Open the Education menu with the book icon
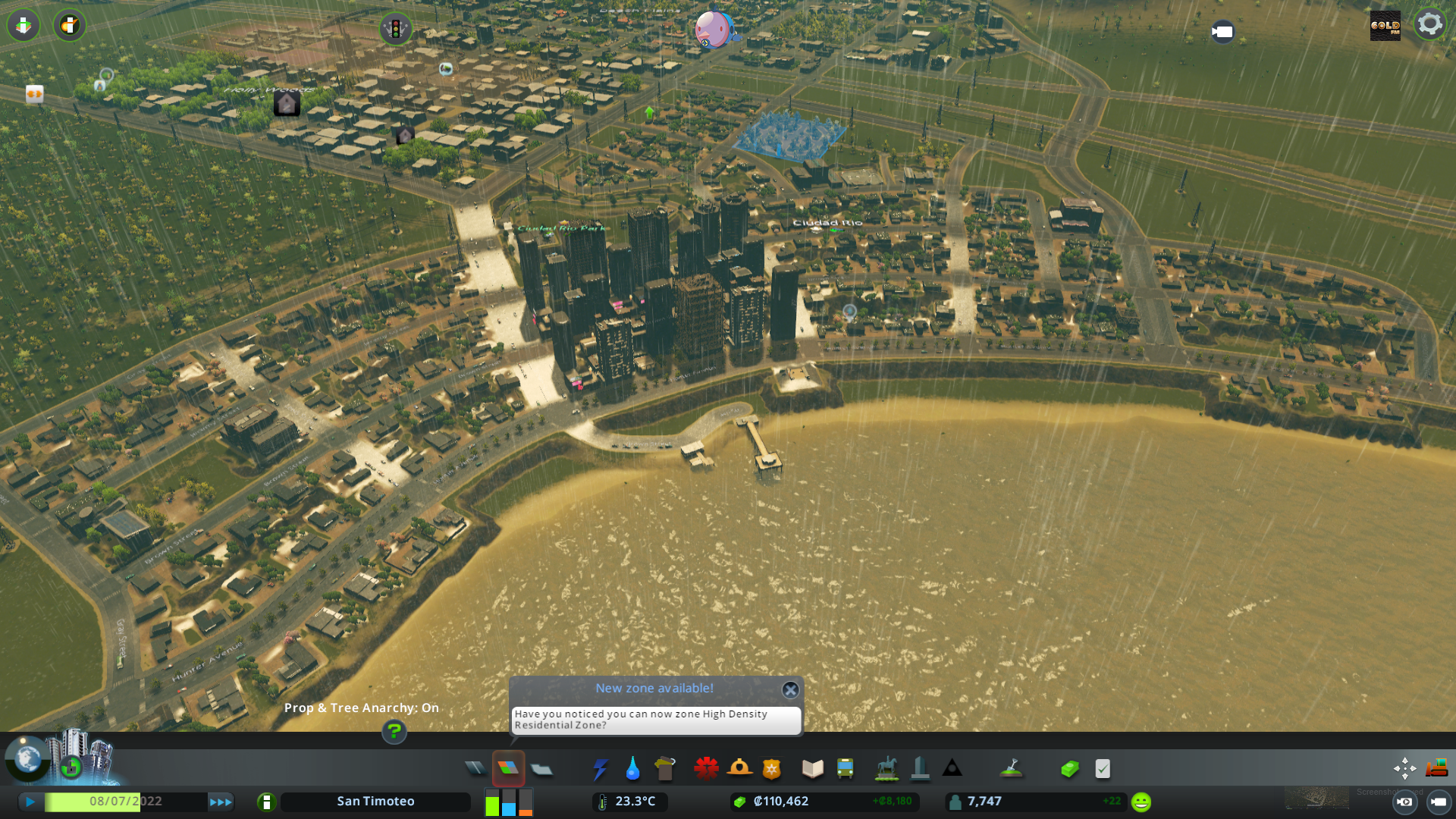1456x819 pixels. (x=811, y=768)
